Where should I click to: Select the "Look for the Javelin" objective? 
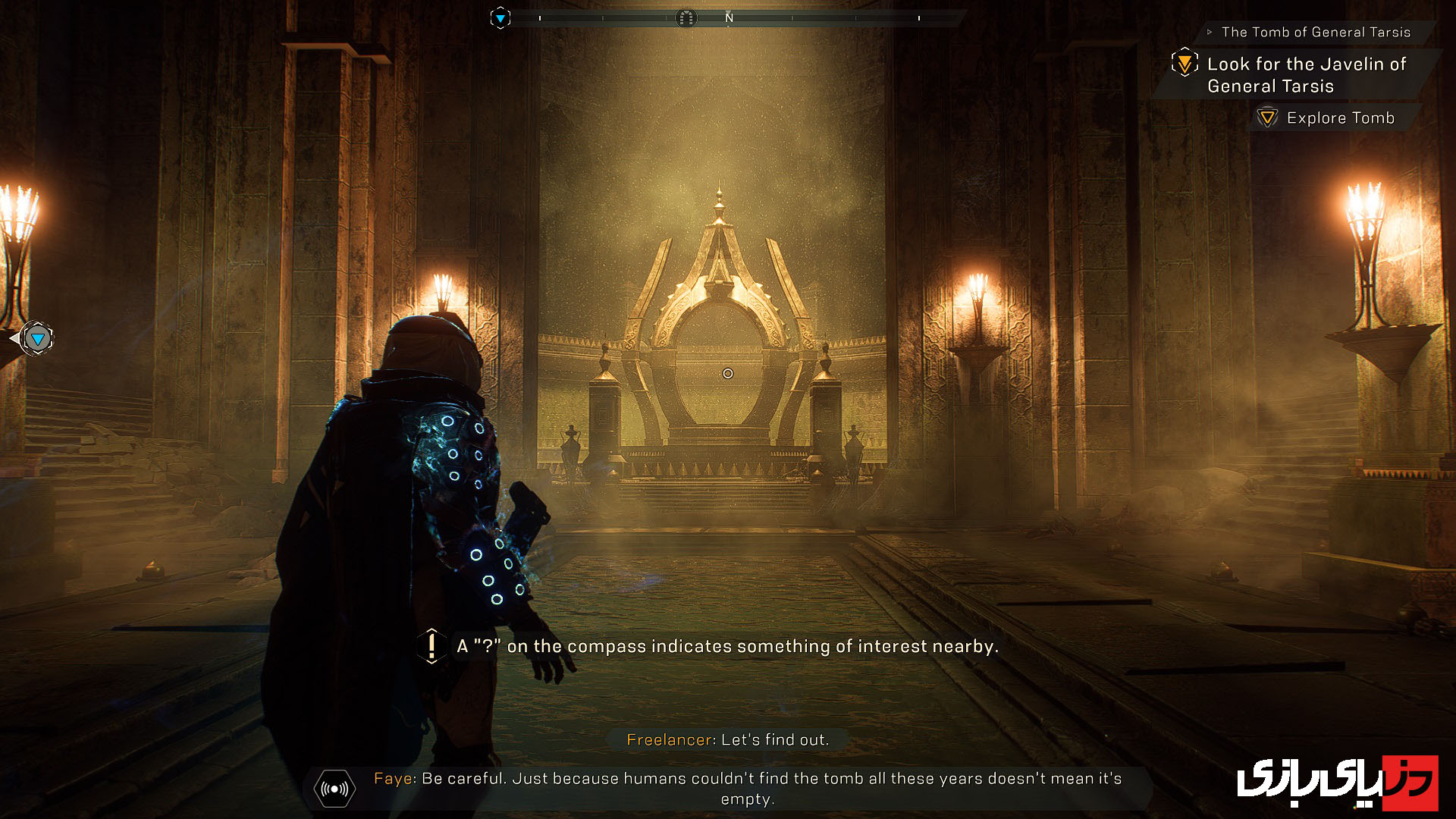(x=1306, y=74)
